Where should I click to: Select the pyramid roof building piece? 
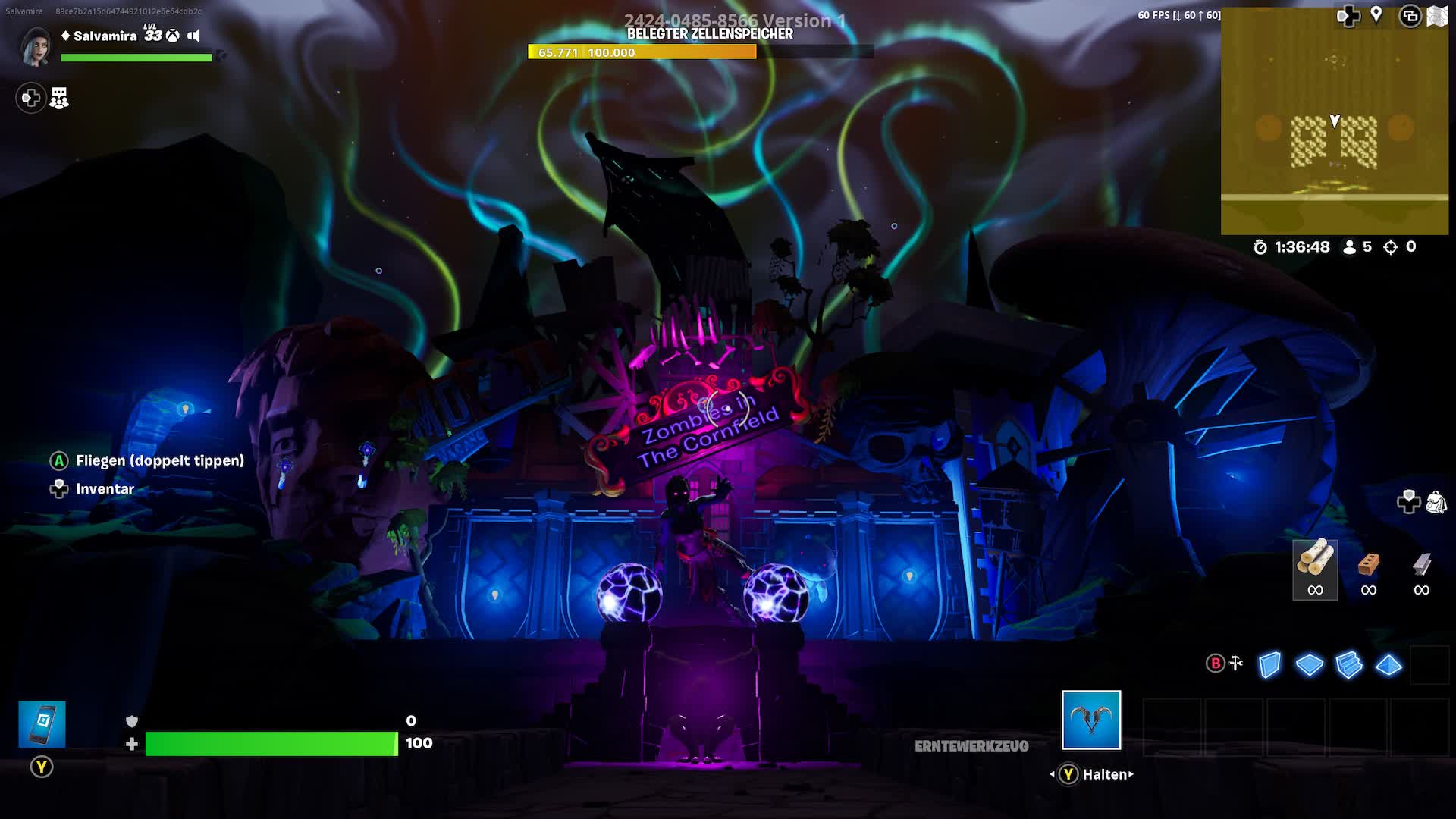[x=1389, y=665]
